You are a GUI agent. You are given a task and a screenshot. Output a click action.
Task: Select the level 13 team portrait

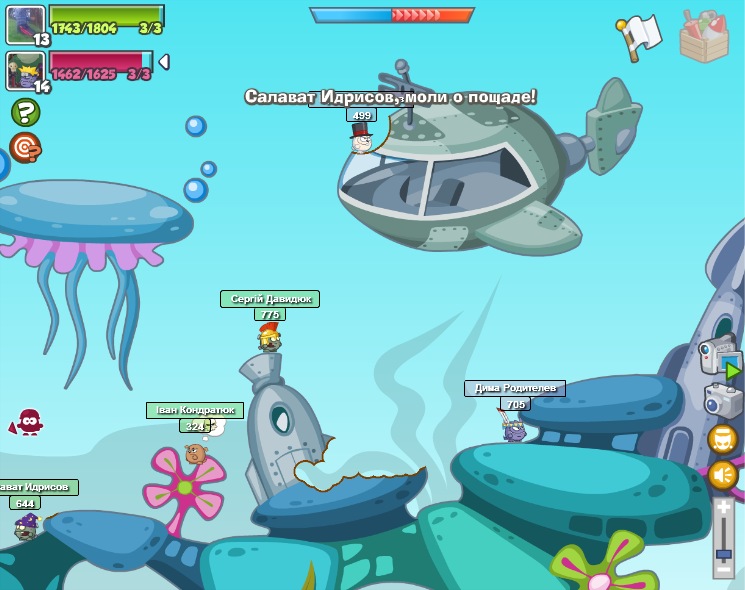24,22
